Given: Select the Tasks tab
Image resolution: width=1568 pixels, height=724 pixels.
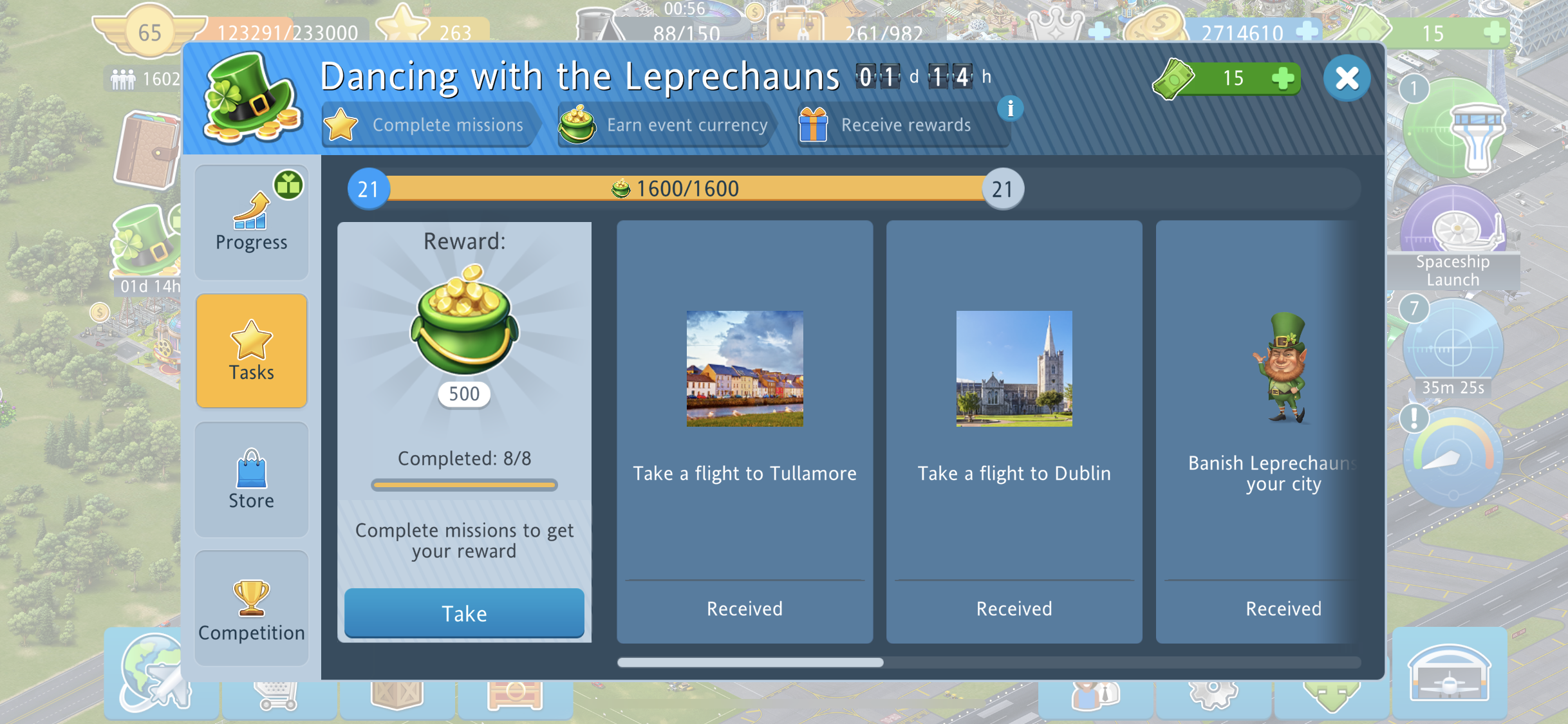Looking at the screenshot, I should (x=251, y=351).
